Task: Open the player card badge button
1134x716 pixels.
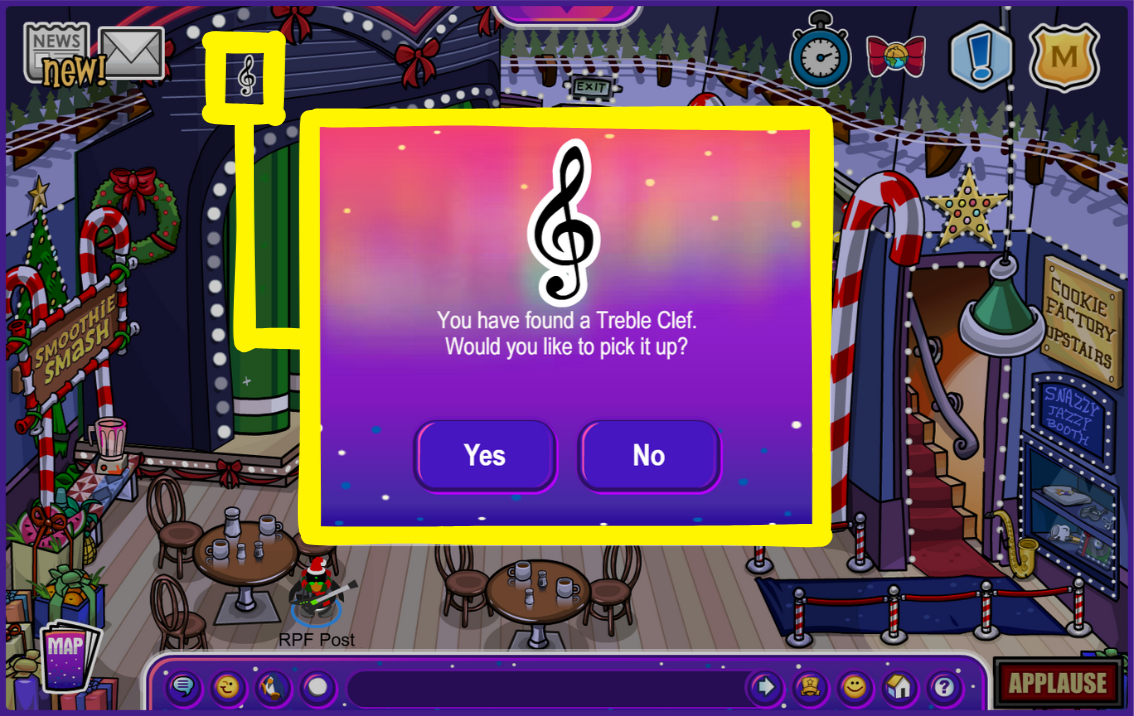Action: (809, 687)
